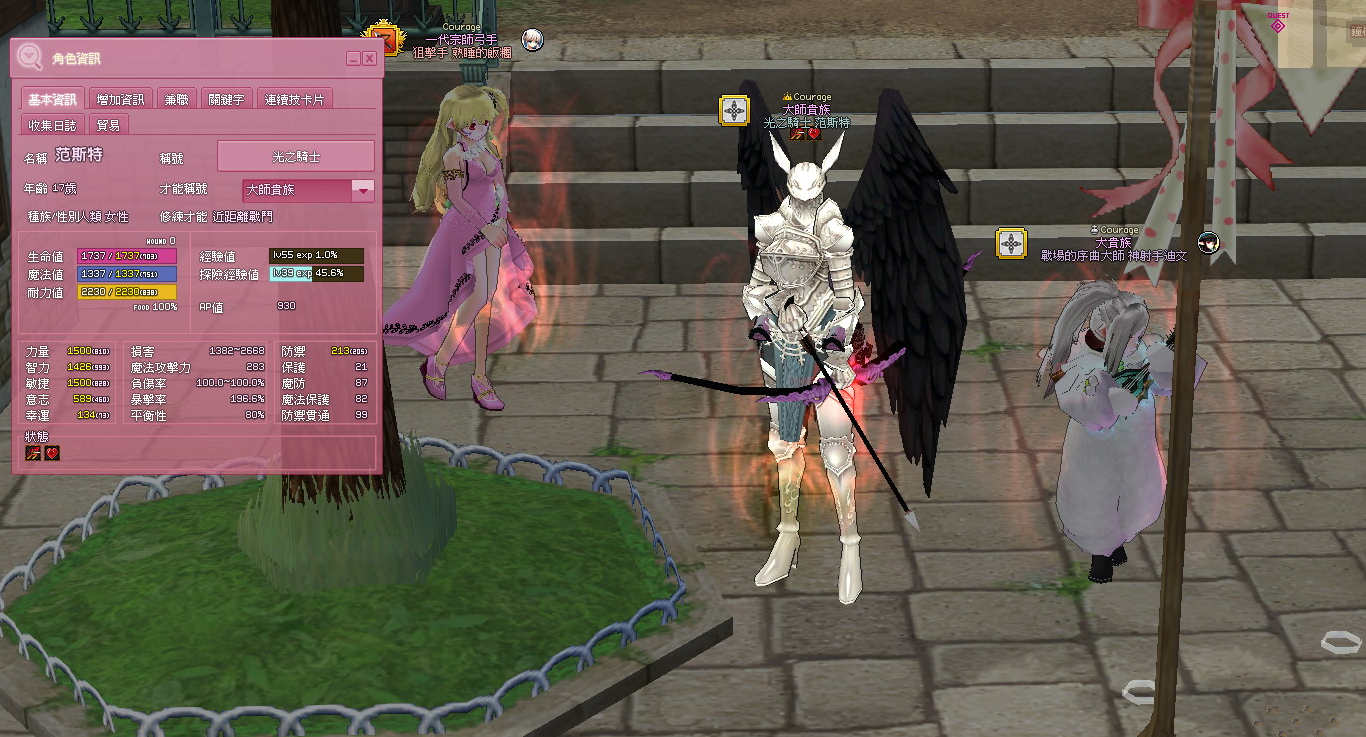Open the 貿易 tab

click(109, 125)
